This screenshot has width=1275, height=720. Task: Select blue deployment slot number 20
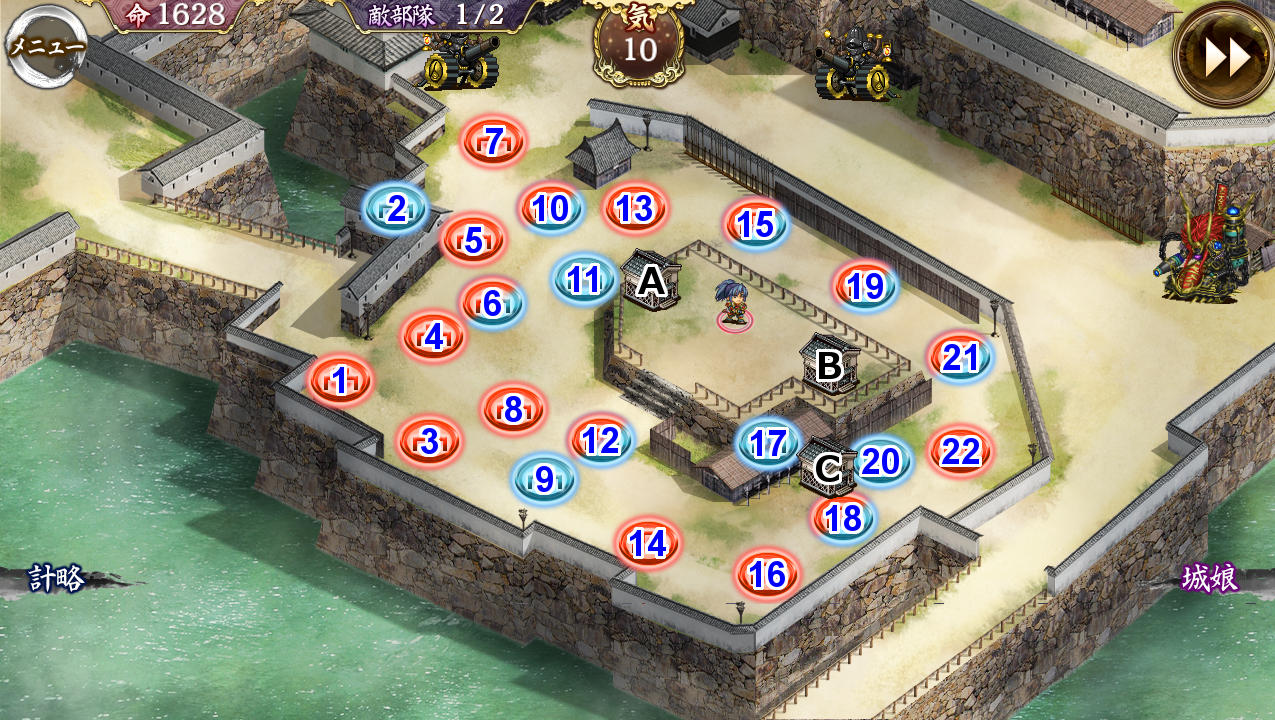(881, 461)
